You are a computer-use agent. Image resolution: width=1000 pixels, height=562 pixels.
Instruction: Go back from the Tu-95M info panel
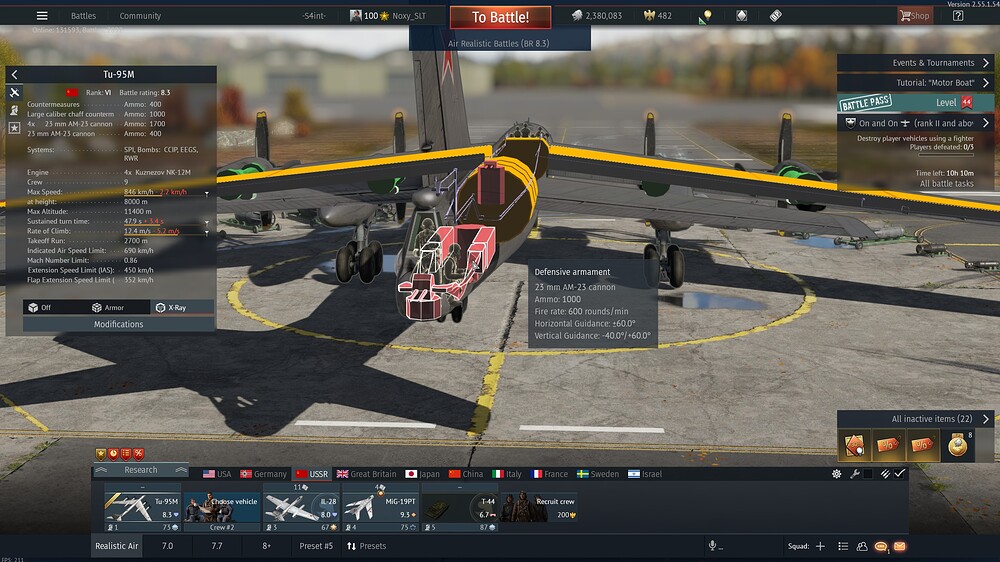[x=15, y=75]
